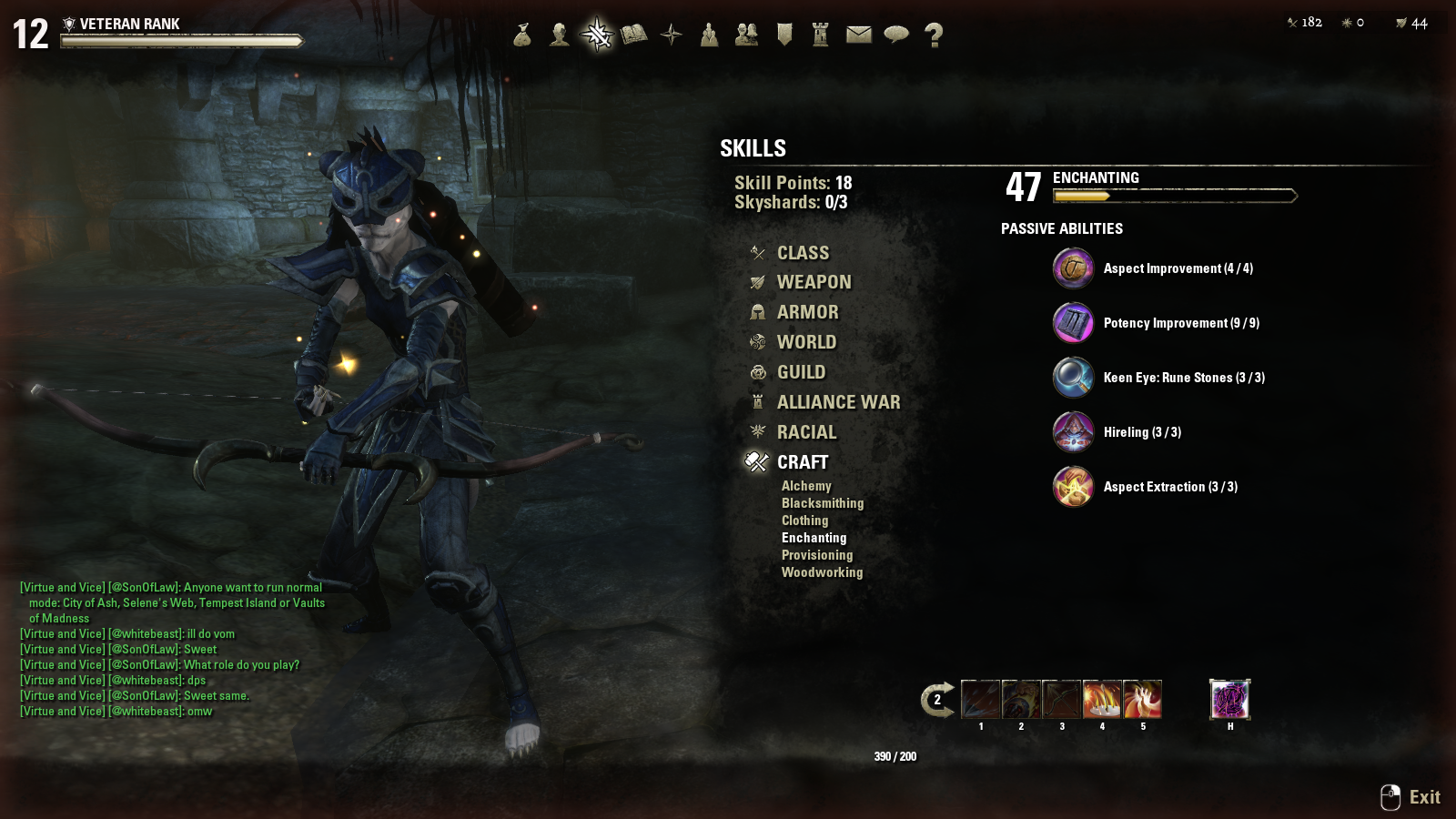Select the Provisioning skill line
The height and width of the screenshot is (819, 1456).
click(817, 555)
